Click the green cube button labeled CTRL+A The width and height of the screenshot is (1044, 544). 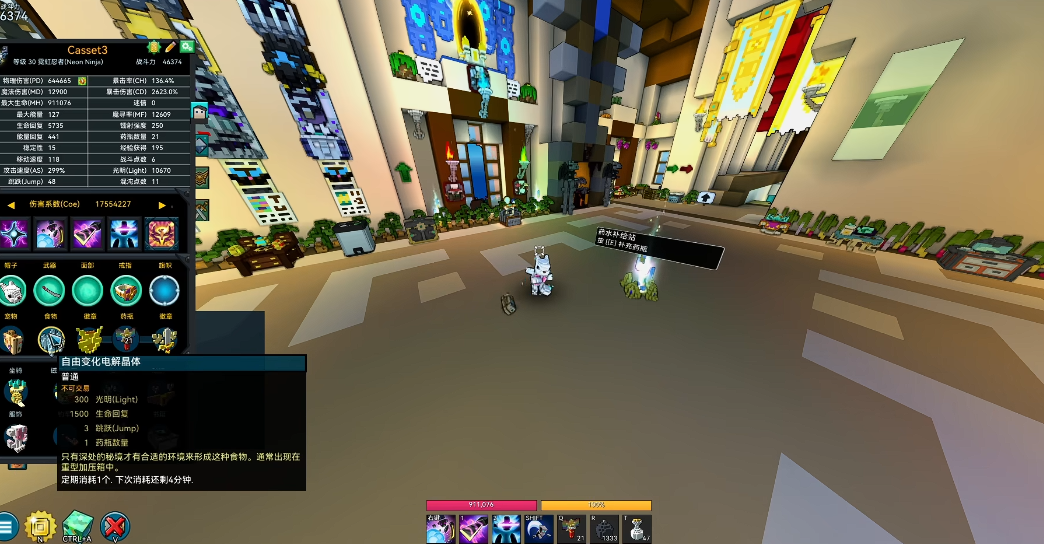77,526
